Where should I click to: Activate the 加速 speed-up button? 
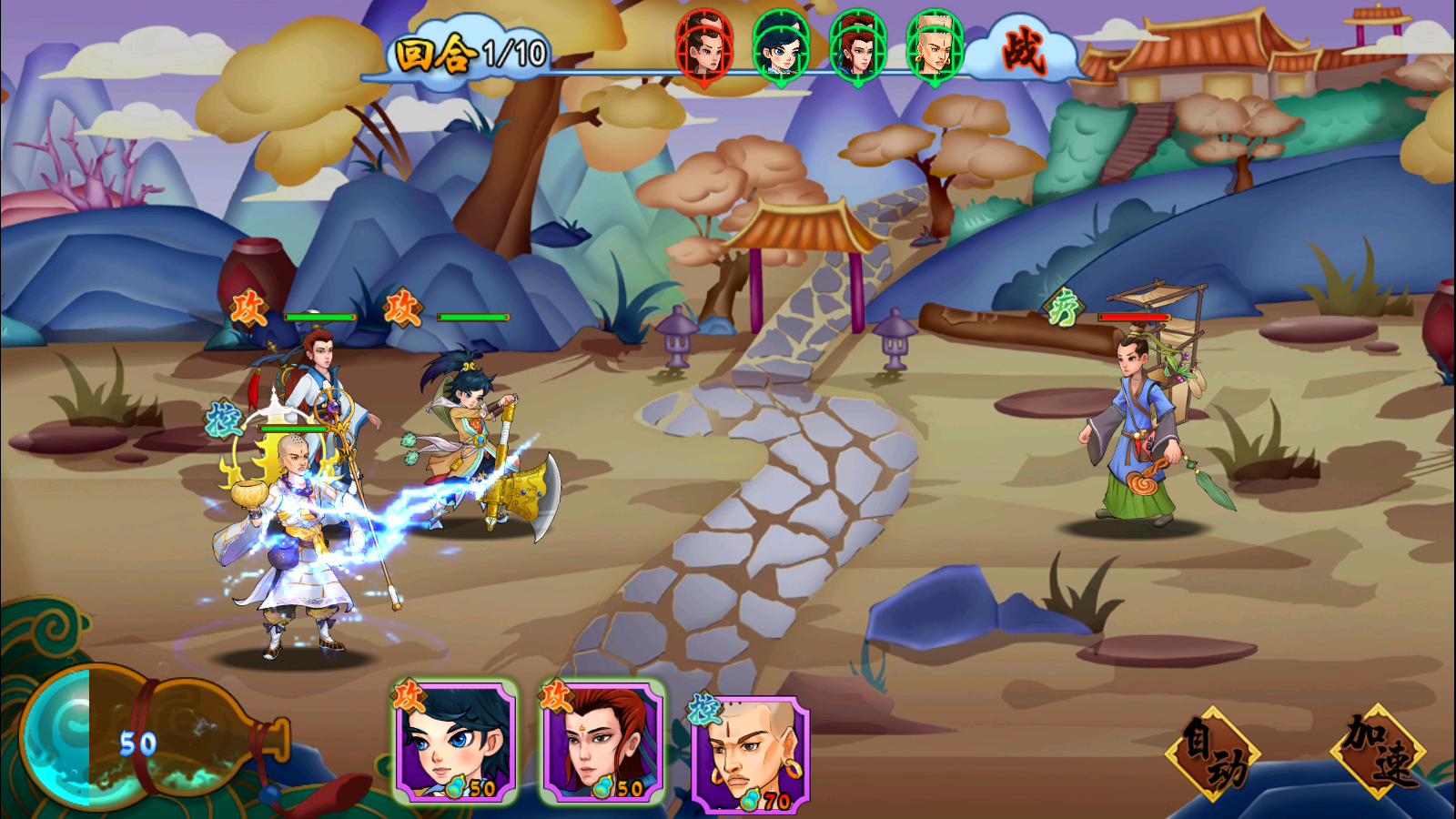(x=1380, y=751)
